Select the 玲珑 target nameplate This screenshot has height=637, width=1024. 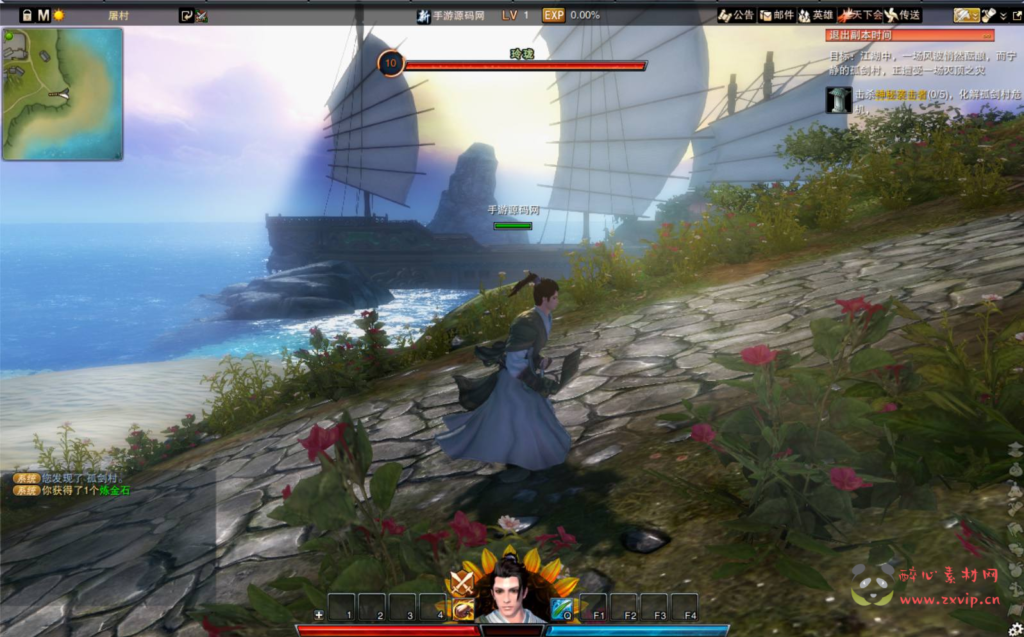pos(522,53)
